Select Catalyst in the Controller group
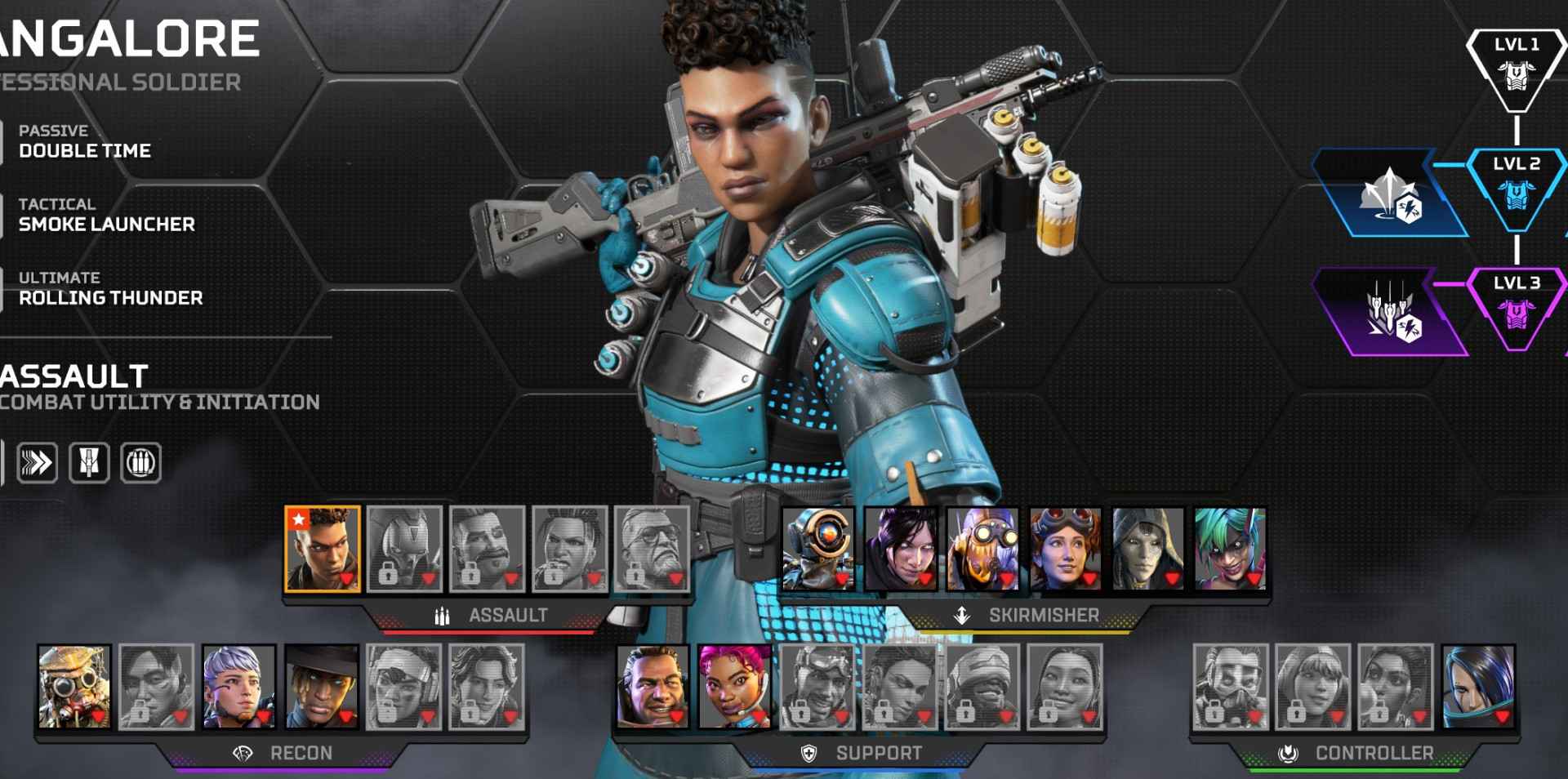Viewport: 1568px width, 779px height. pyautogui.click(x=1478, y=686)
